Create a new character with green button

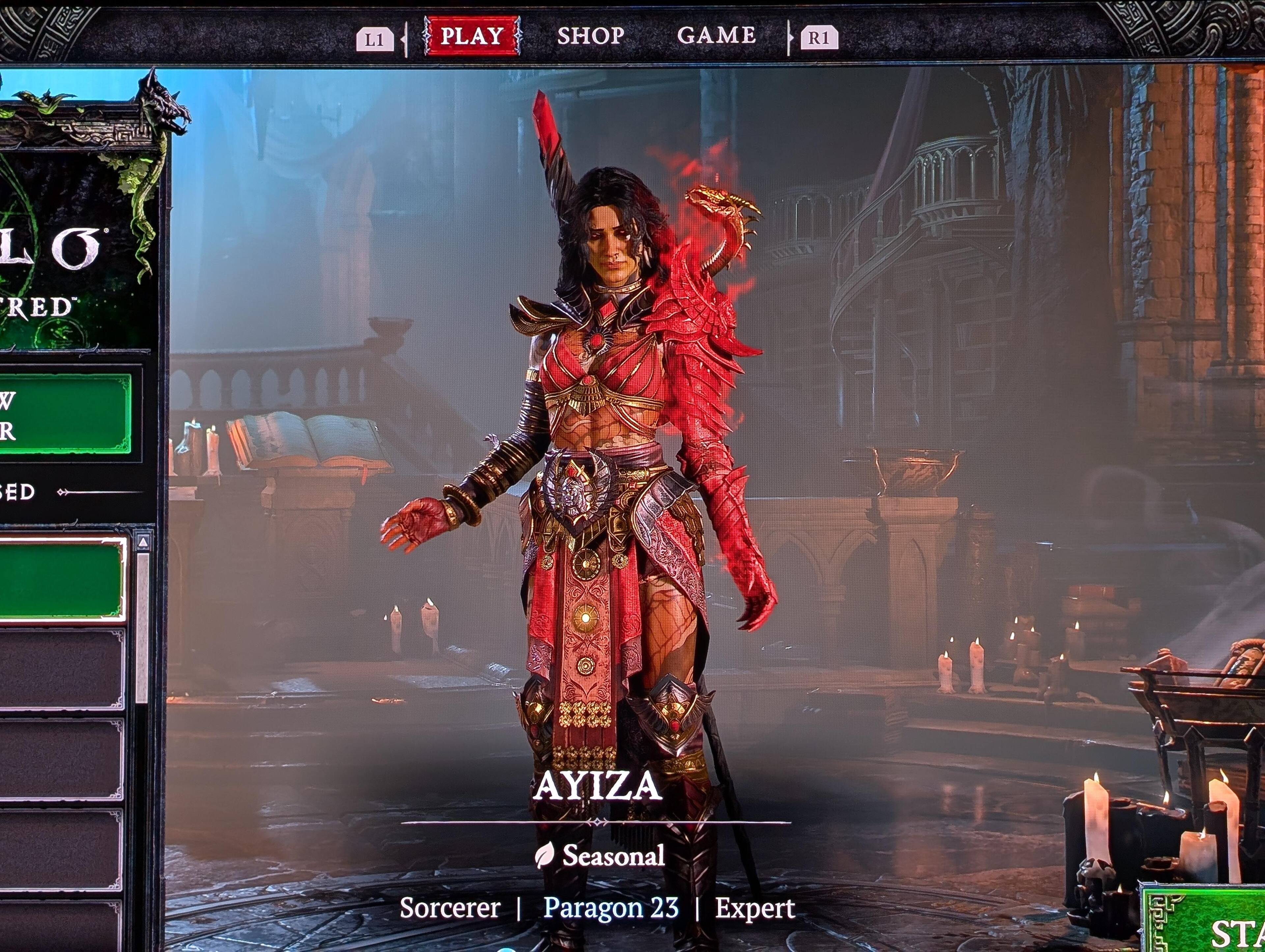pos(64,415)
